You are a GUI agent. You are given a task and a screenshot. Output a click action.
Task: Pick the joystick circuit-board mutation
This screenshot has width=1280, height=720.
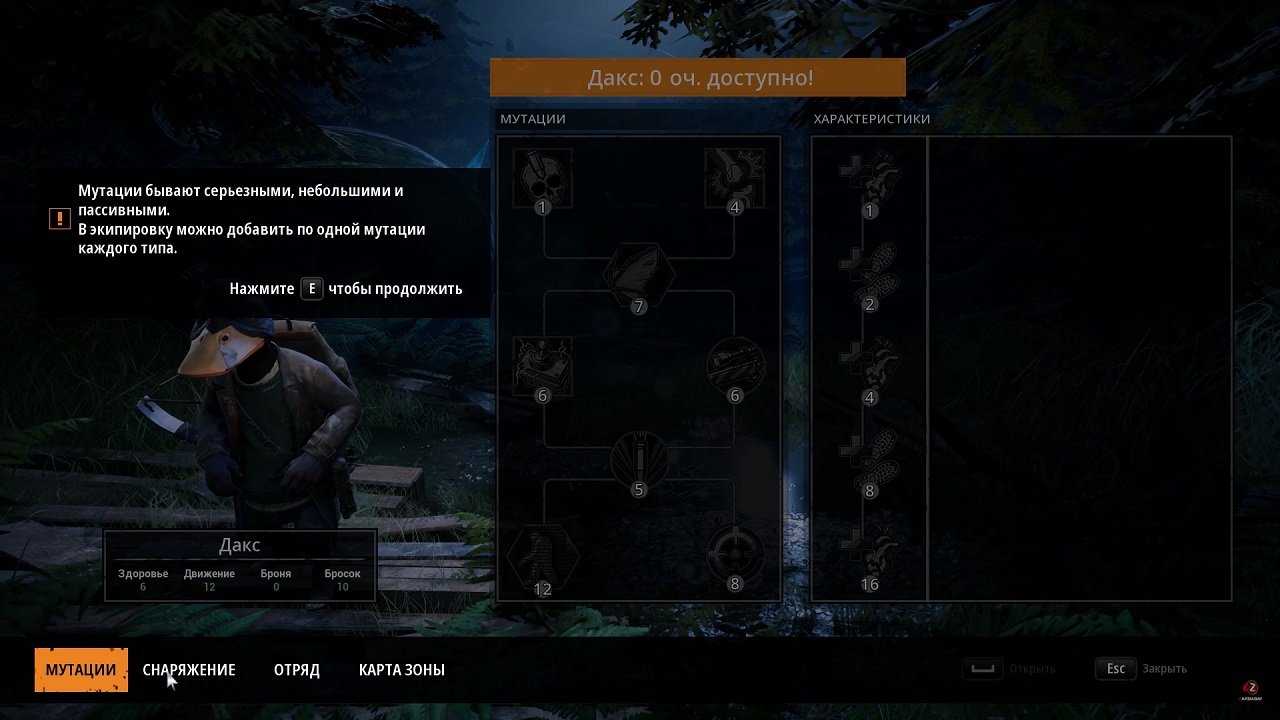tap(543, 367)
